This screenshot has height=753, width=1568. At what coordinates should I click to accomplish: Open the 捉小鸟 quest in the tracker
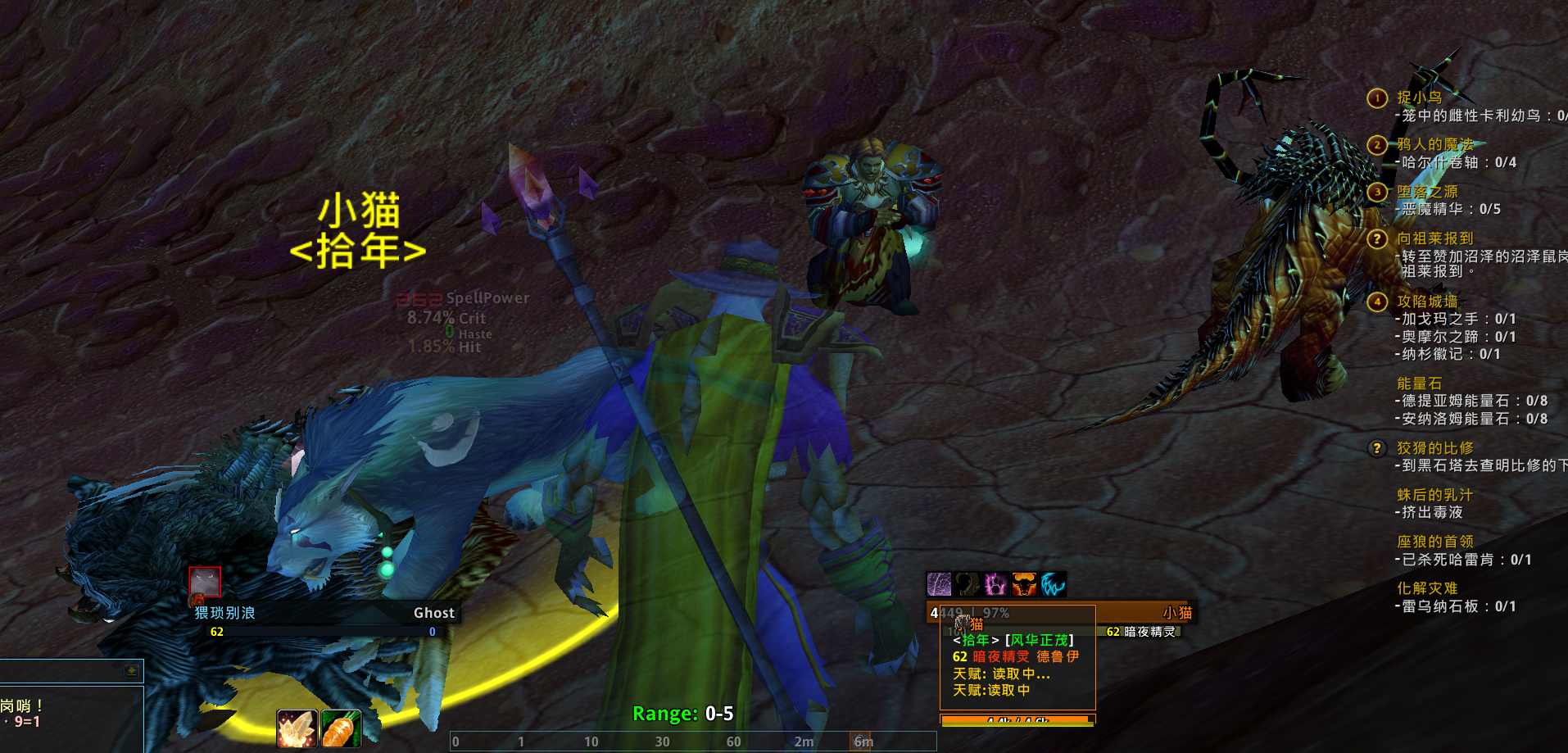pos(1419,98)
